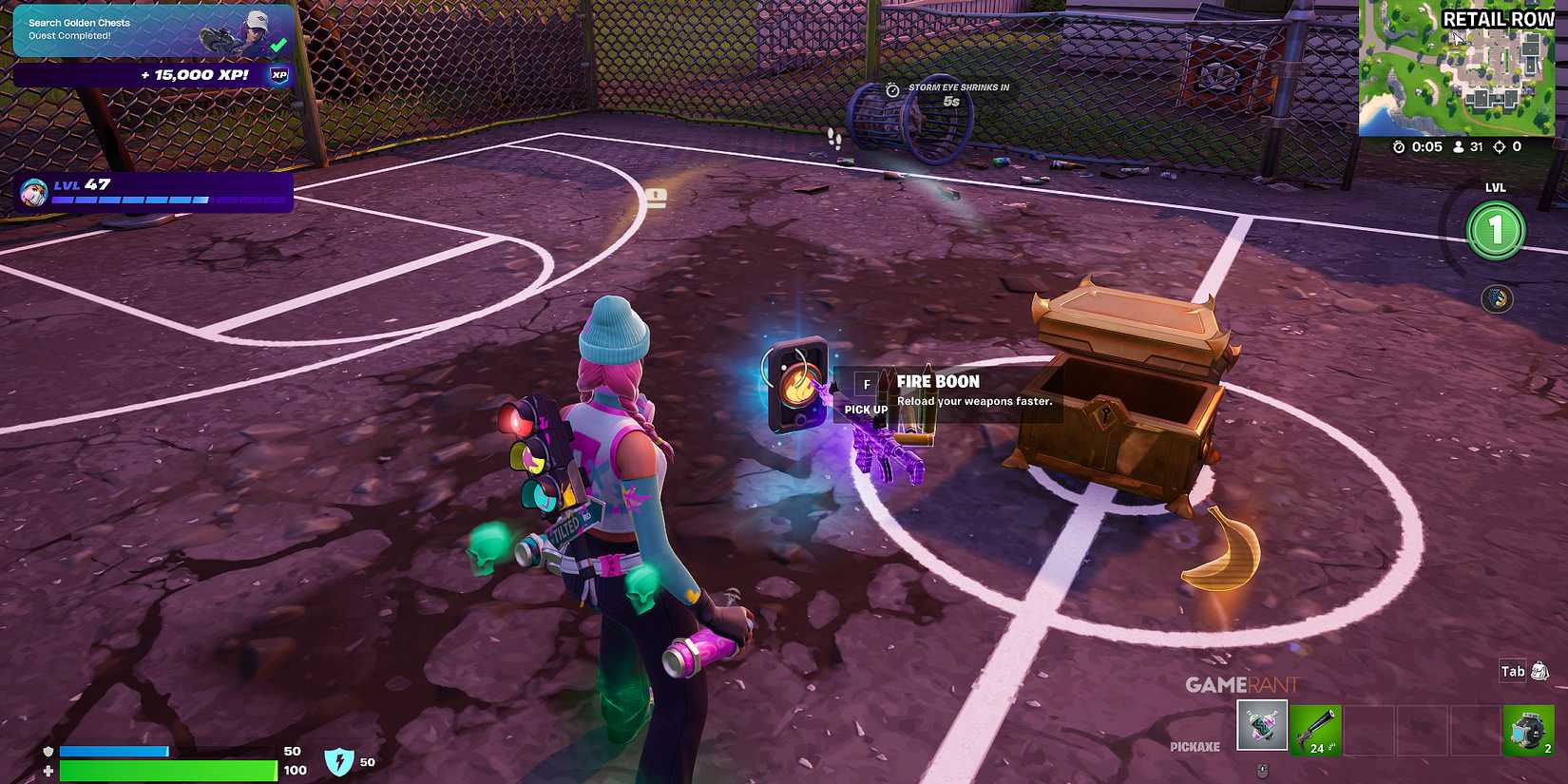The image size is (1568, 784).
Task: Click the RETAIL ROW location label
Action: click(x=1497, y=19)
